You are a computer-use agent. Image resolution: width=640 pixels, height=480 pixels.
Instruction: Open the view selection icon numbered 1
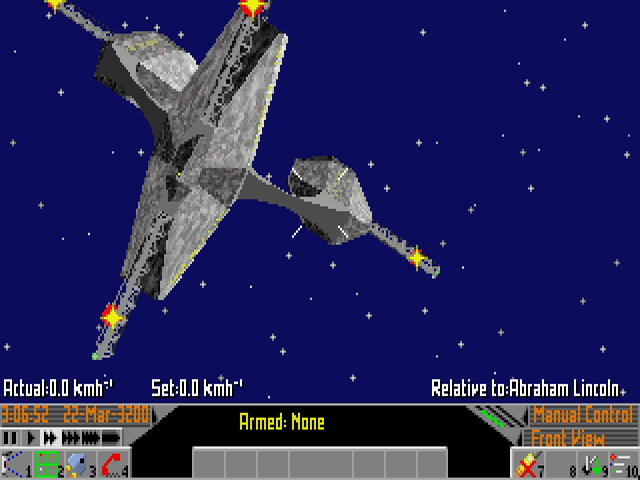tap(14, 464)
